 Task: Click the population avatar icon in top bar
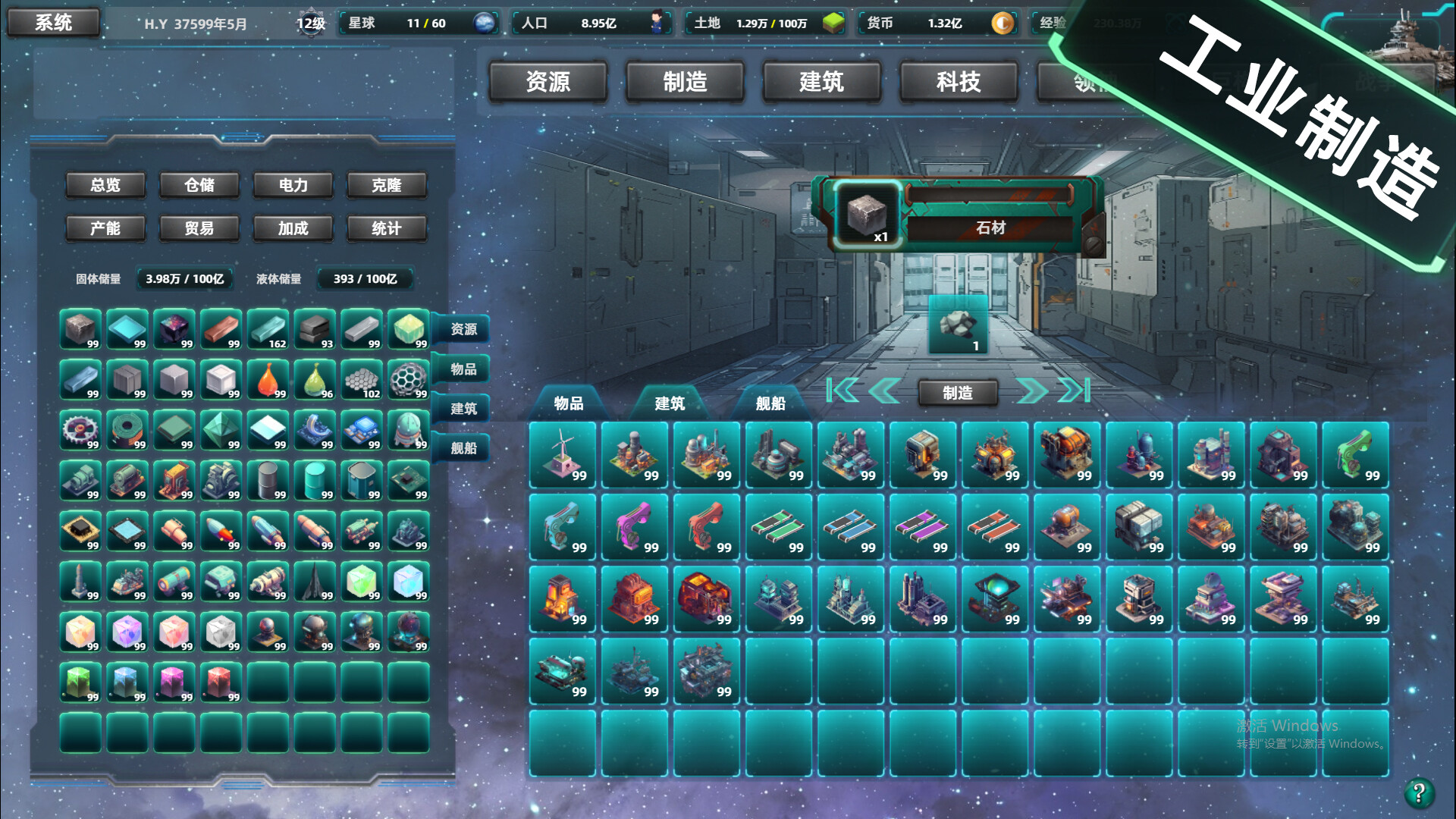coord(657,24)
